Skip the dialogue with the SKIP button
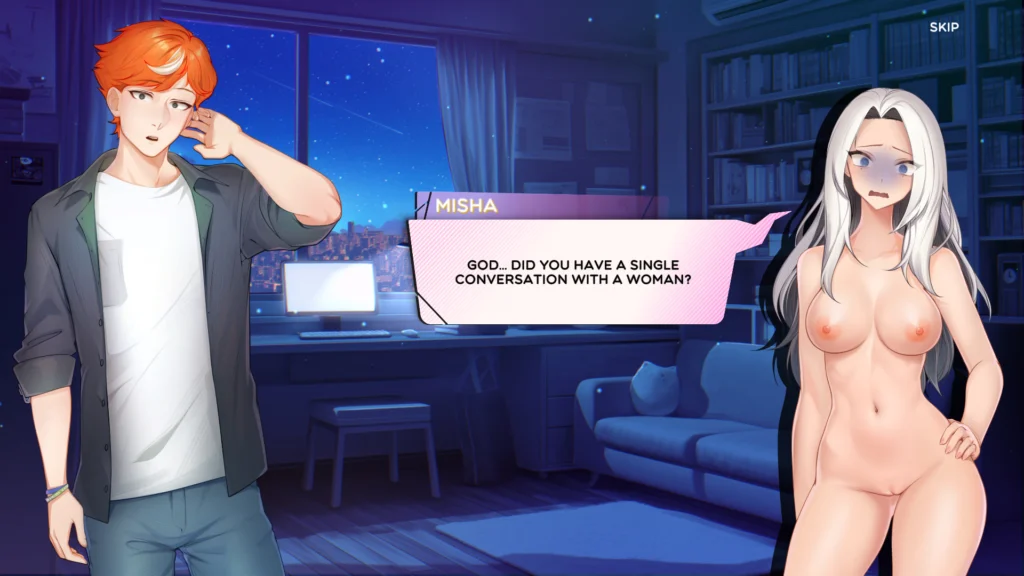This screenshot has width=1024, height=576. tap(943, 27)
